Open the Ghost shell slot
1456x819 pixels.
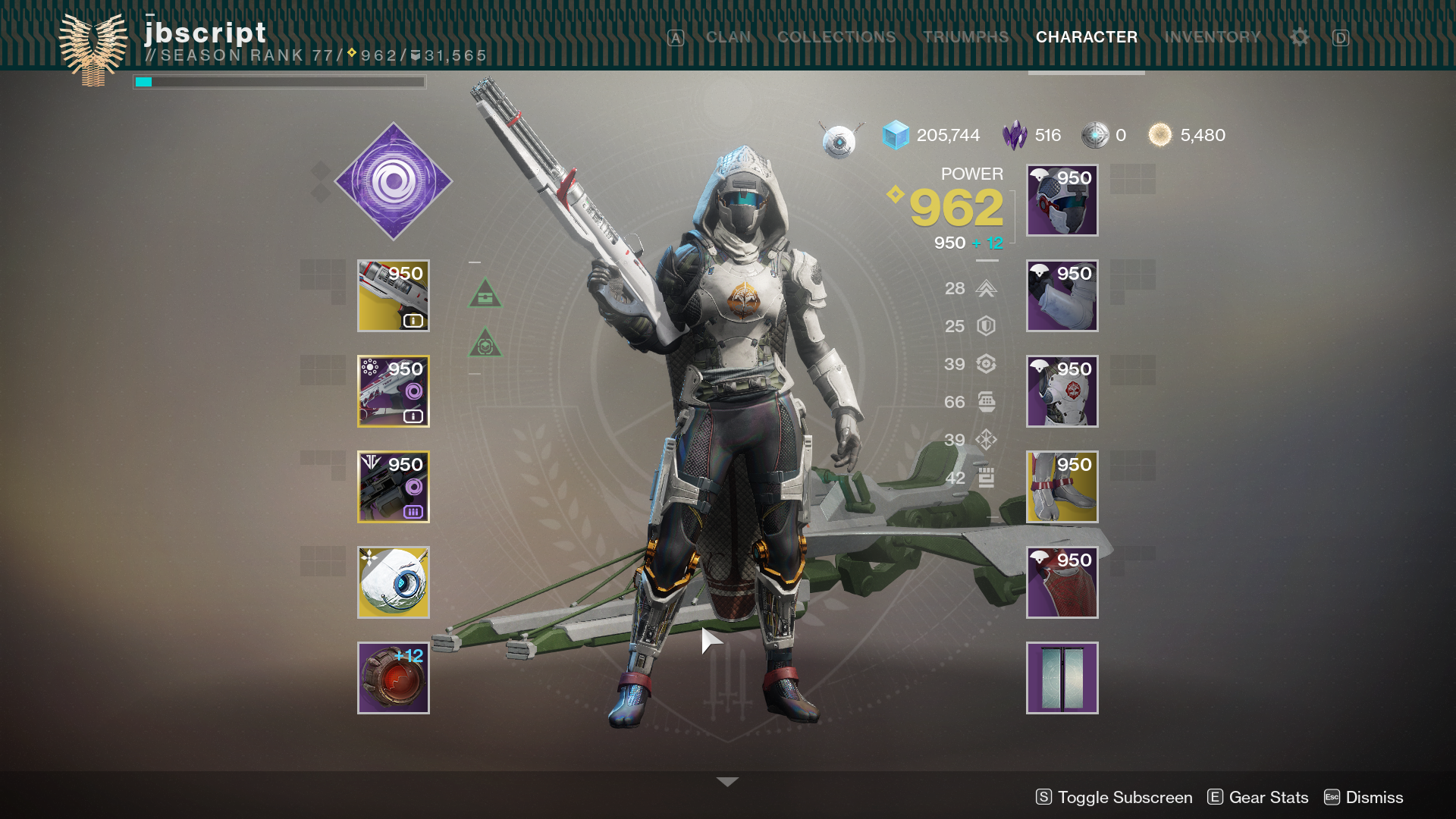394,582
